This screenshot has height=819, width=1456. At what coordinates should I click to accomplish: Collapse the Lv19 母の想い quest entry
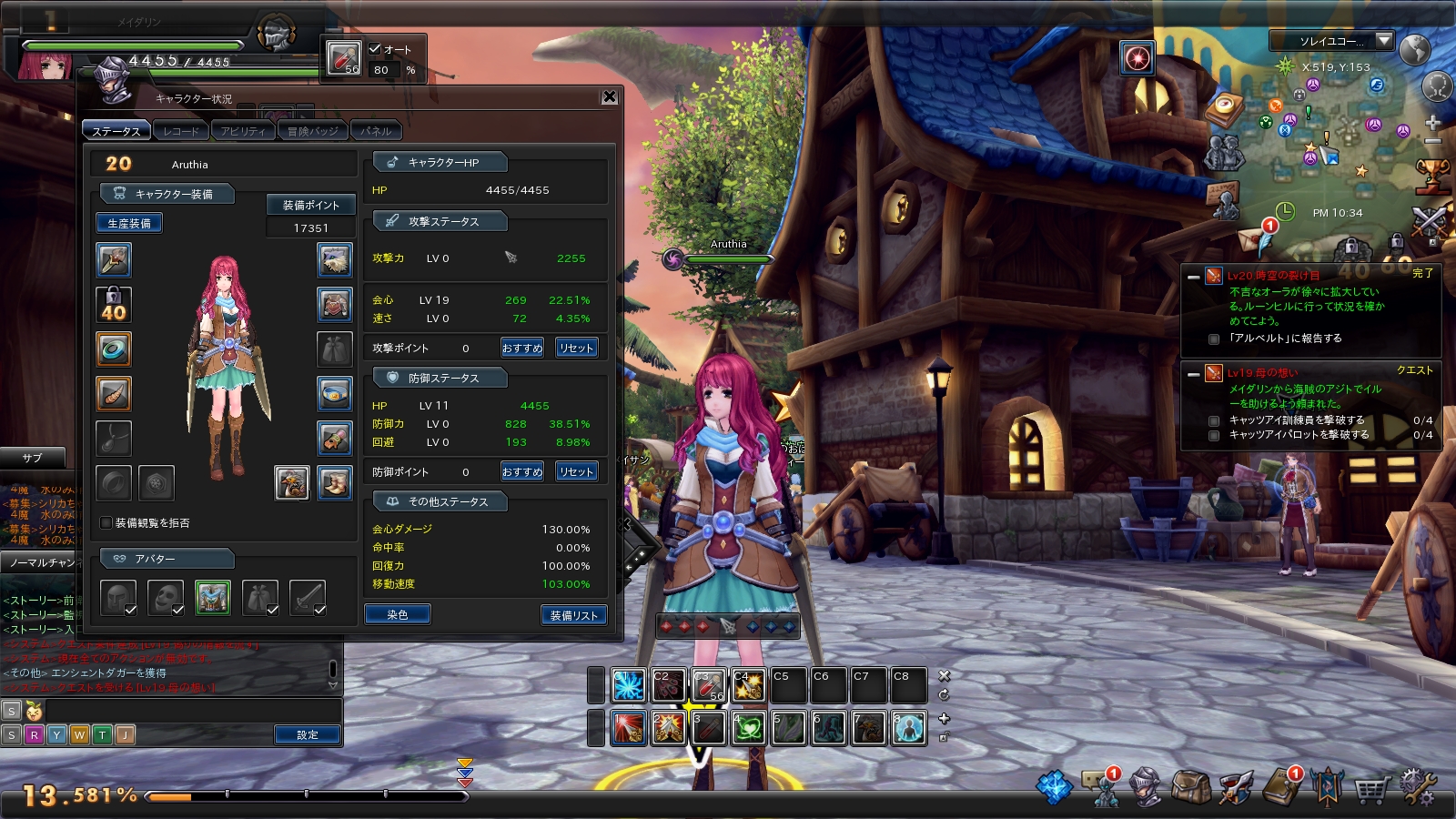[1193, 373]
